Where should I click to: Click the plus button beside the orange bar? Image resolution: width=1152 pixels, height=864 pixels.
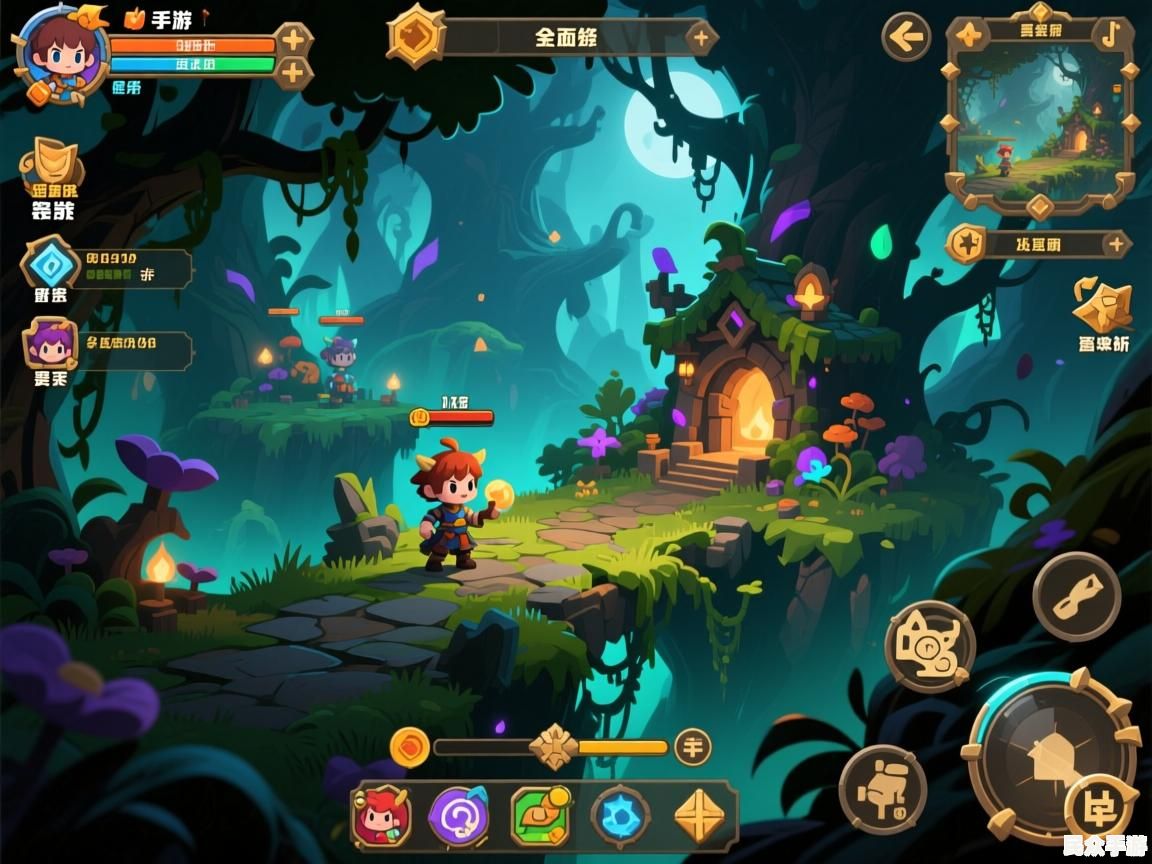pos(293,41)
